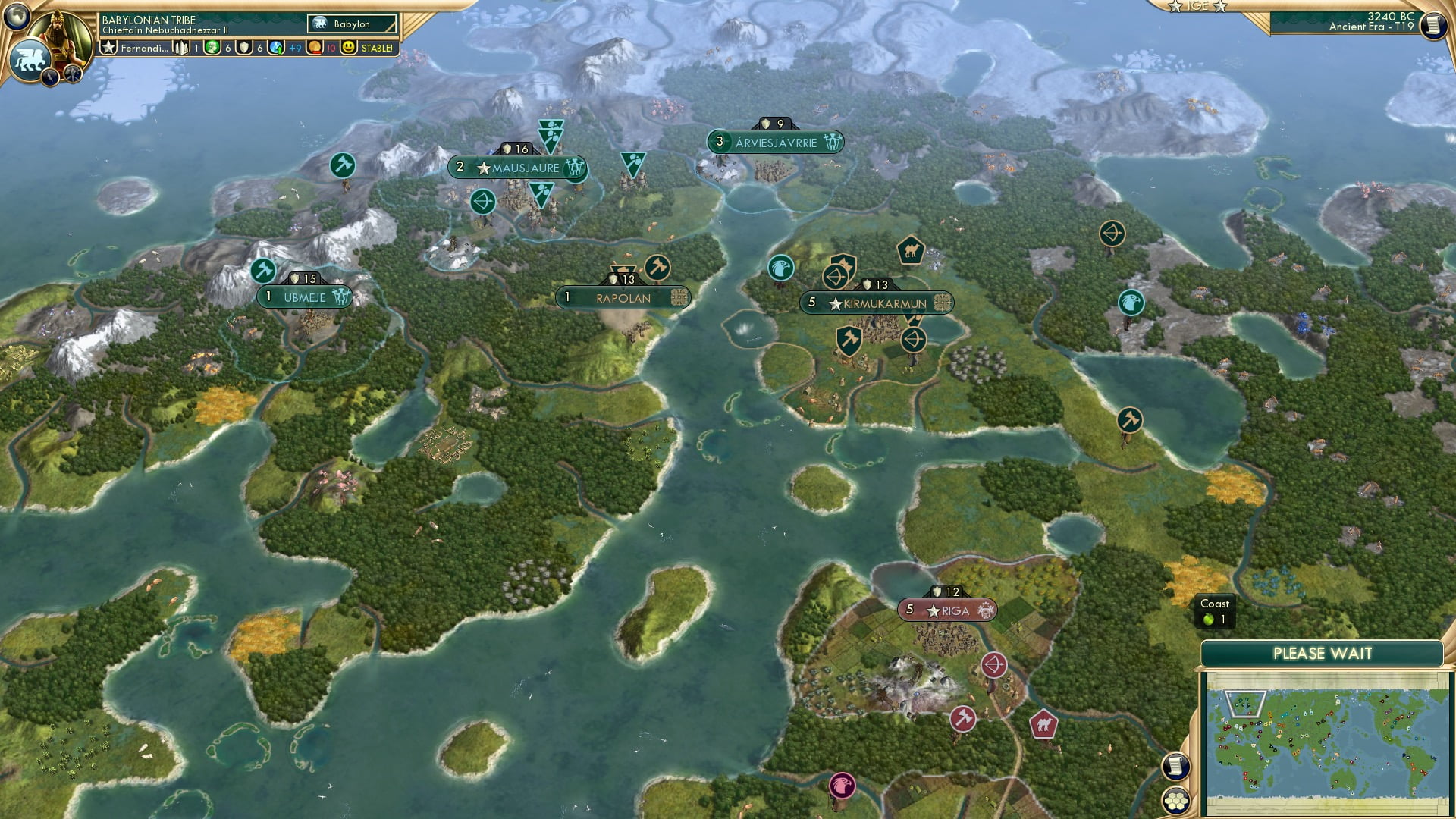Select the camel caravan unit icon near Kirmukarmun
Viewport: 1456px width, 819px height.
pyautogui.click(x=912, y=250)
